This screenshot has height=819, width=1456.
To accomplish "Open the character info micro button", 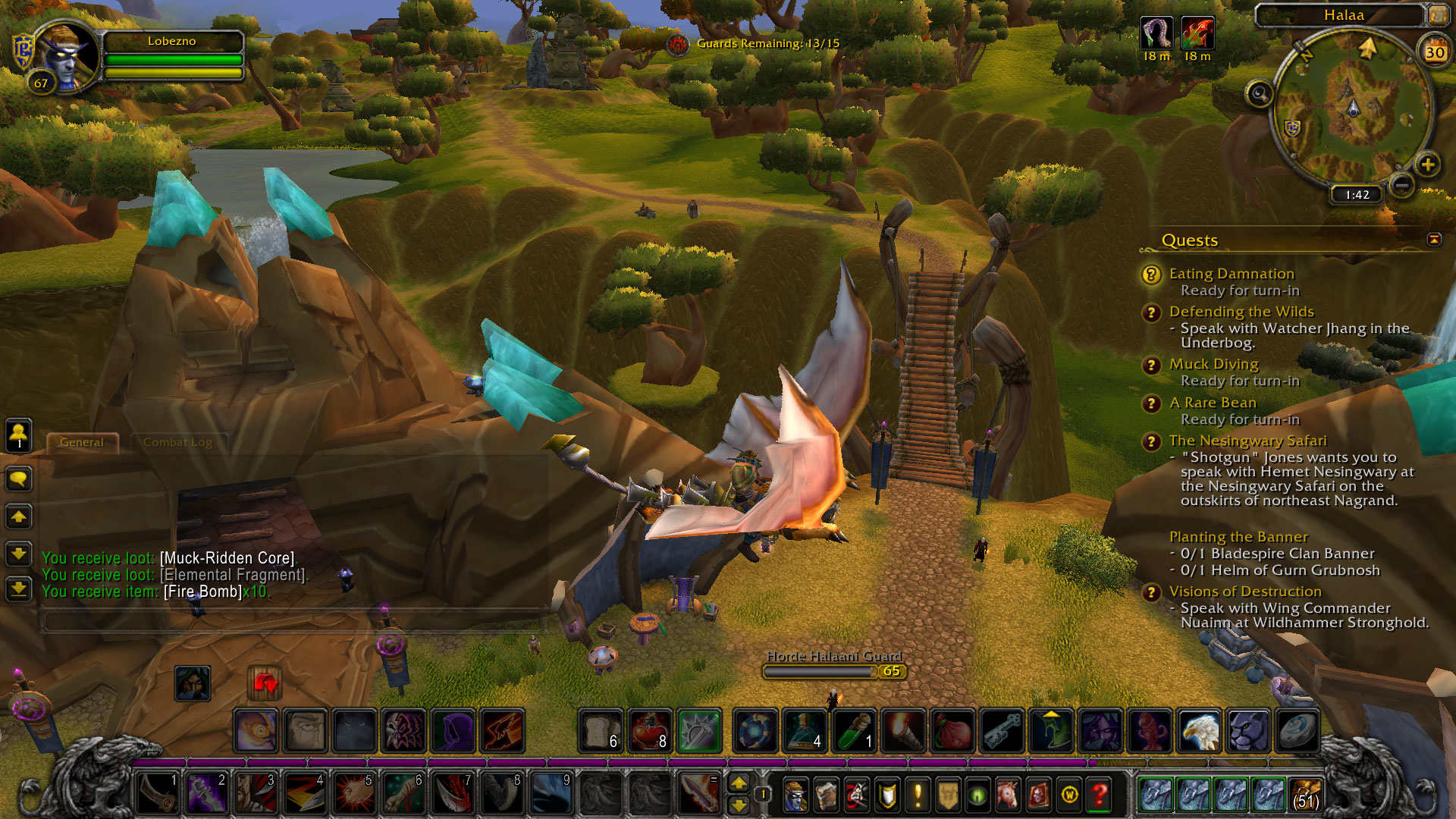I will click(795, 795).
